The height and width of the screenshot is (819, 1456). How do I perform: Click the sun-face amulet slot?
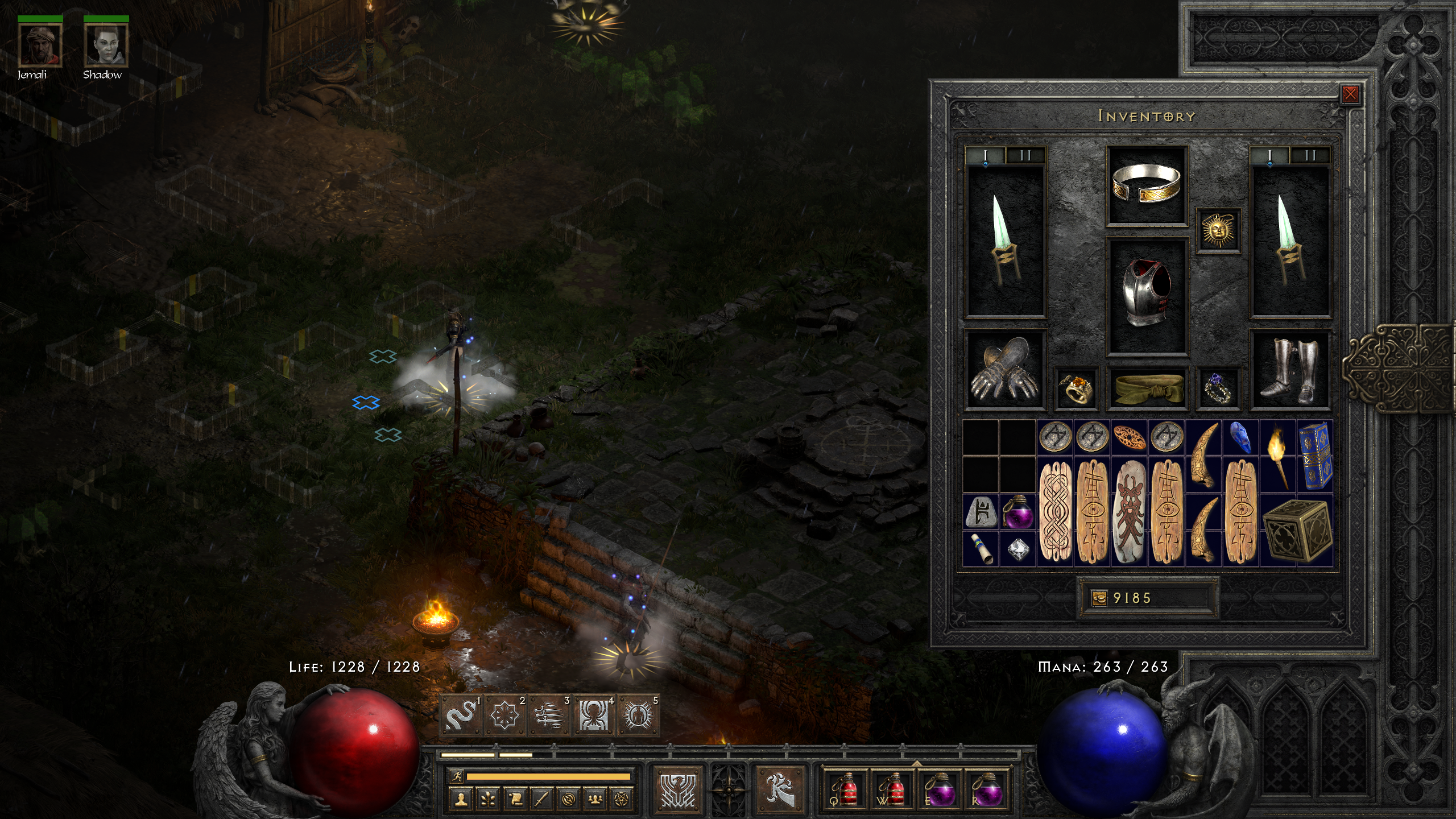[x=1218, y=230]
